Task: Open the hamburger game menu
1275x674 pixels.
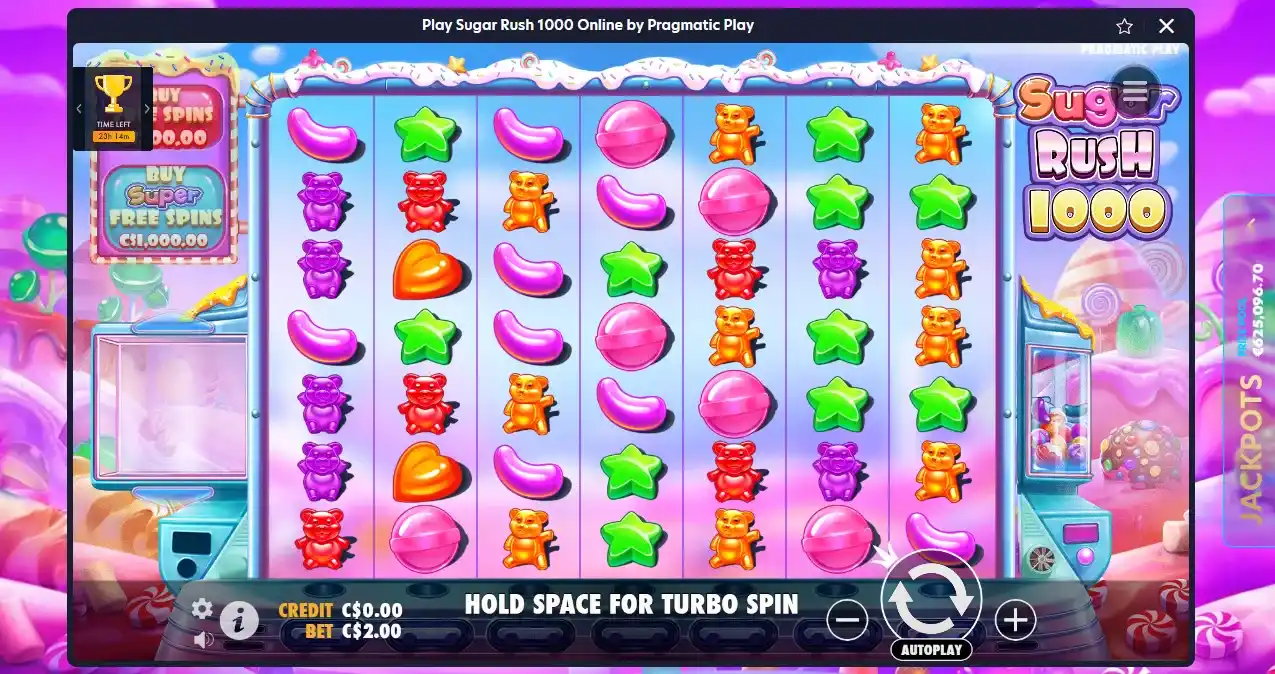Action: (1134, 92)
